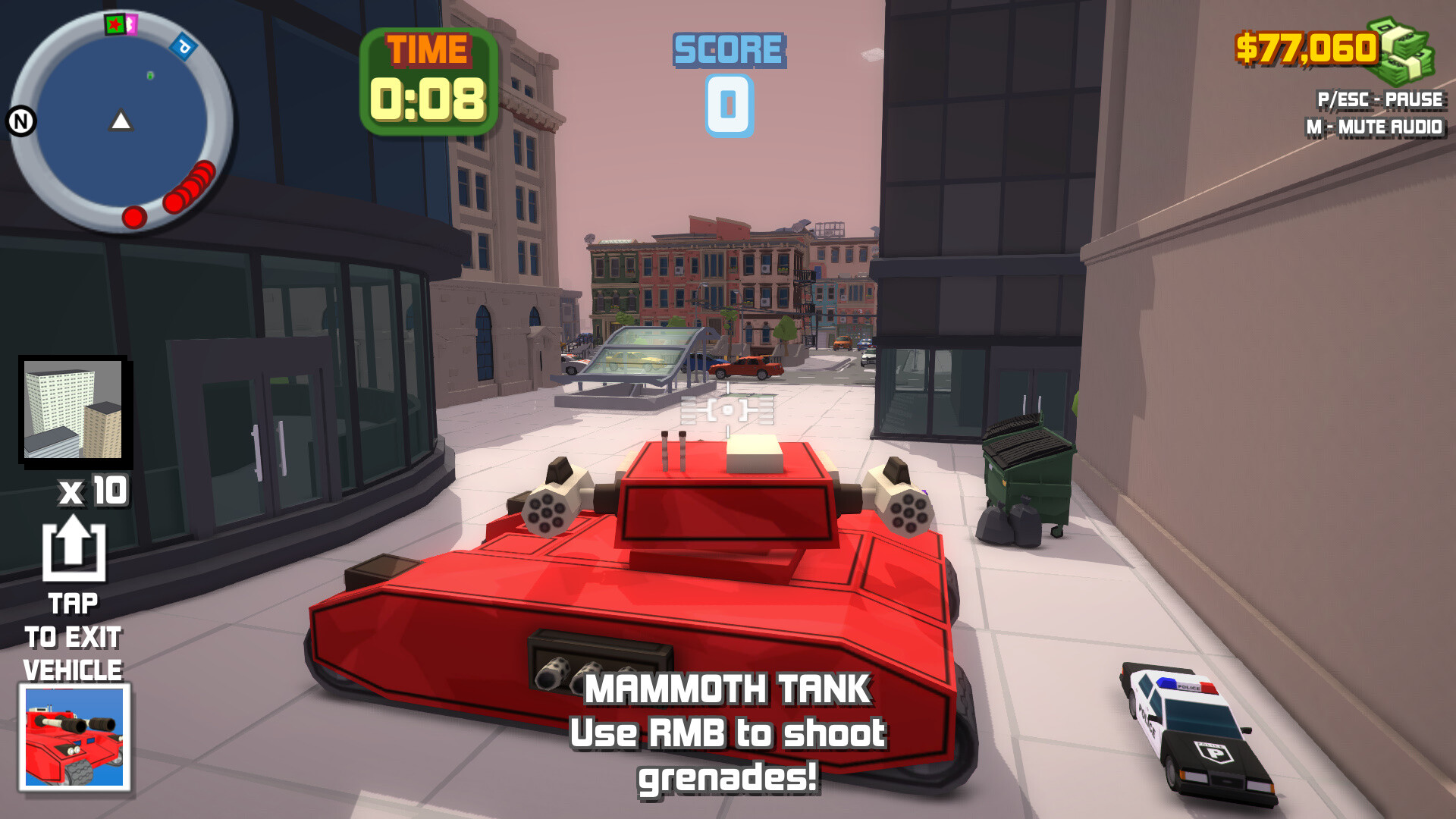This screenshot has width=1456, height=819.
Task: Click the large red dot marker on minimap
Action: tap(134, 217)
